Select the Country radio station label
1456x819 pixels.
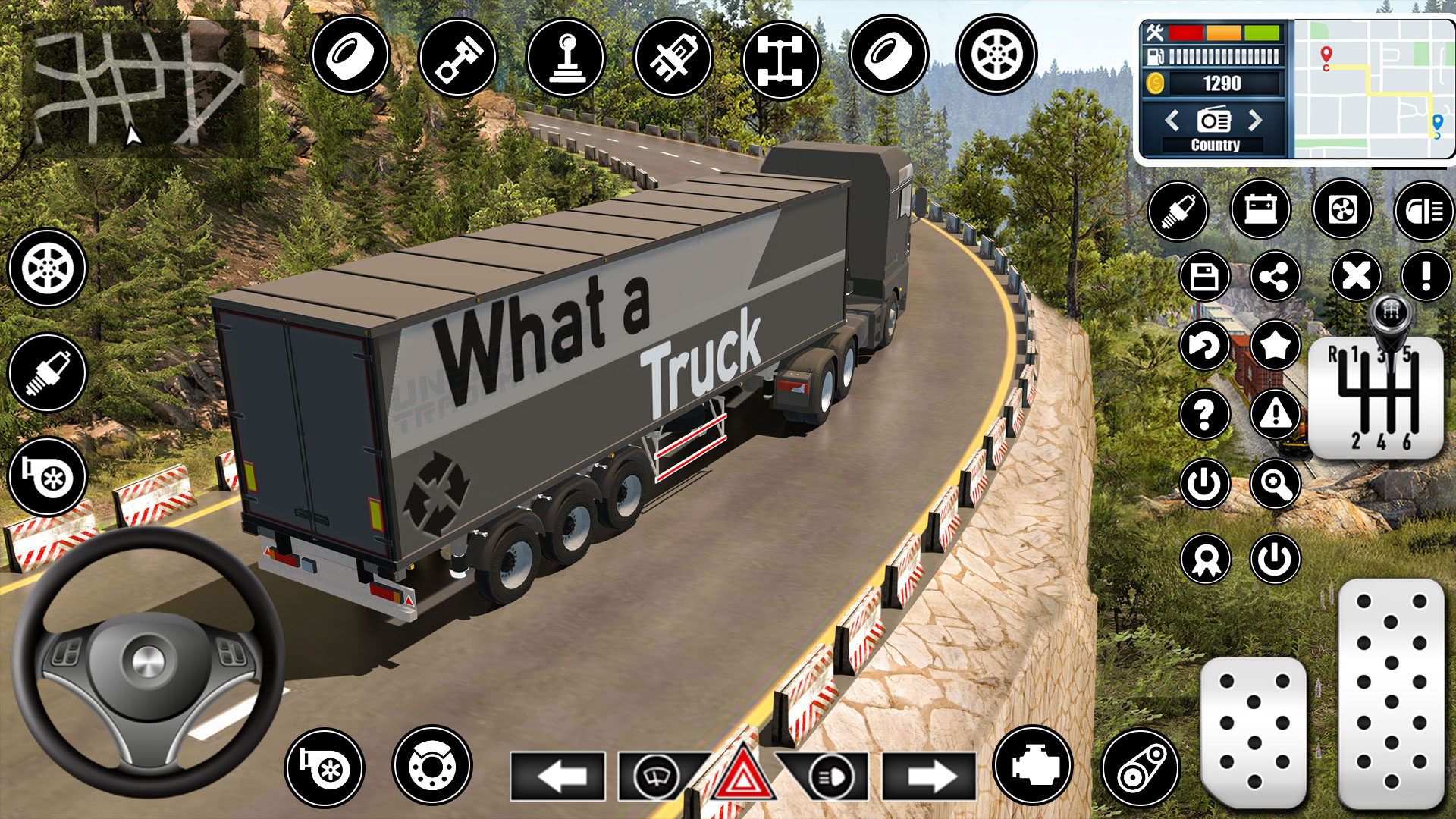1214,144
